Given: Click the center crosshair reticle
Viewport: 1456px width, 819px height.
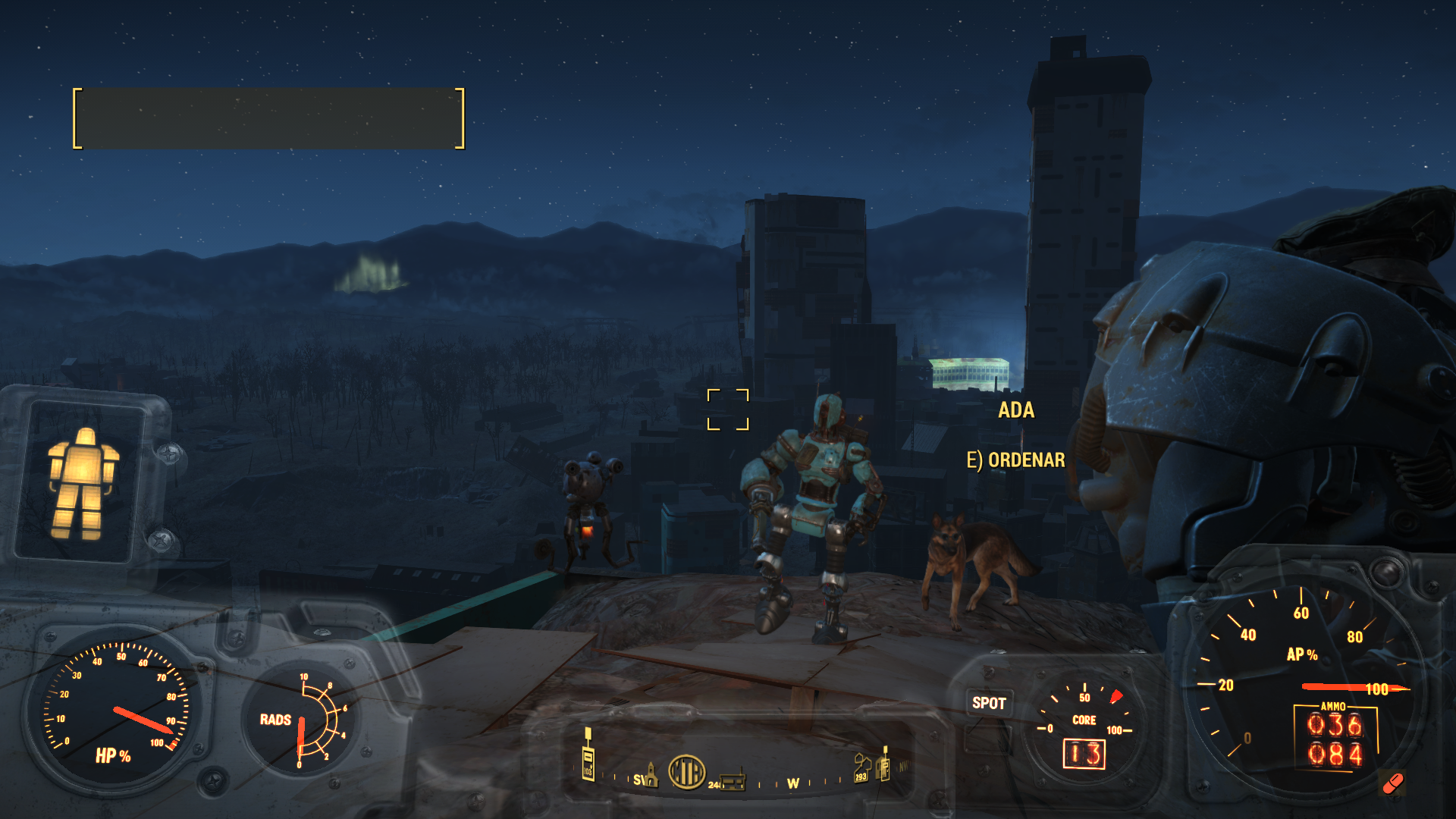Looking at the screenshot, I should point(728,409).
